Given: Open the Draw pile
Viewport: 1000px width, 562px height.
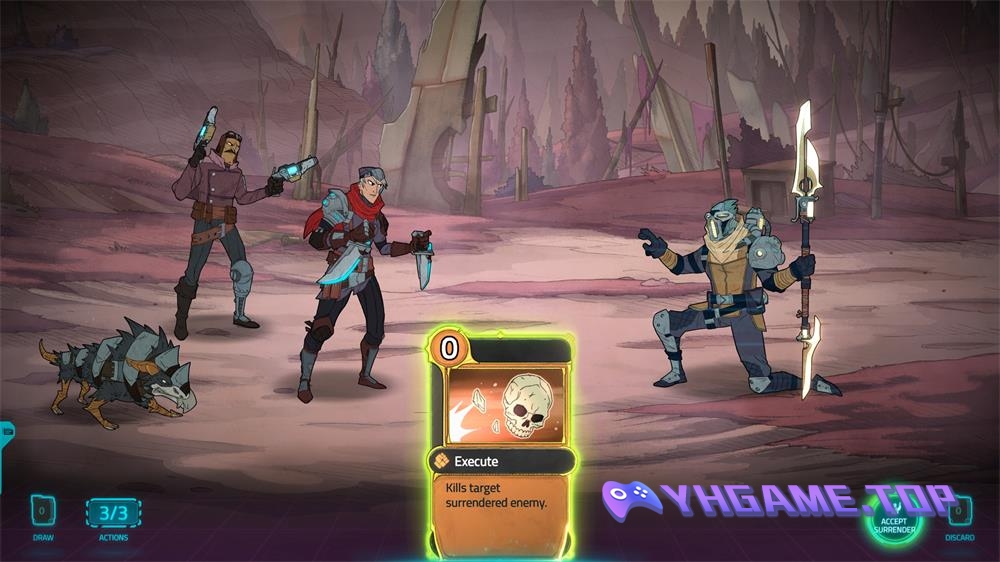Looking at the screenshot, I should click(x=43, y=512).
